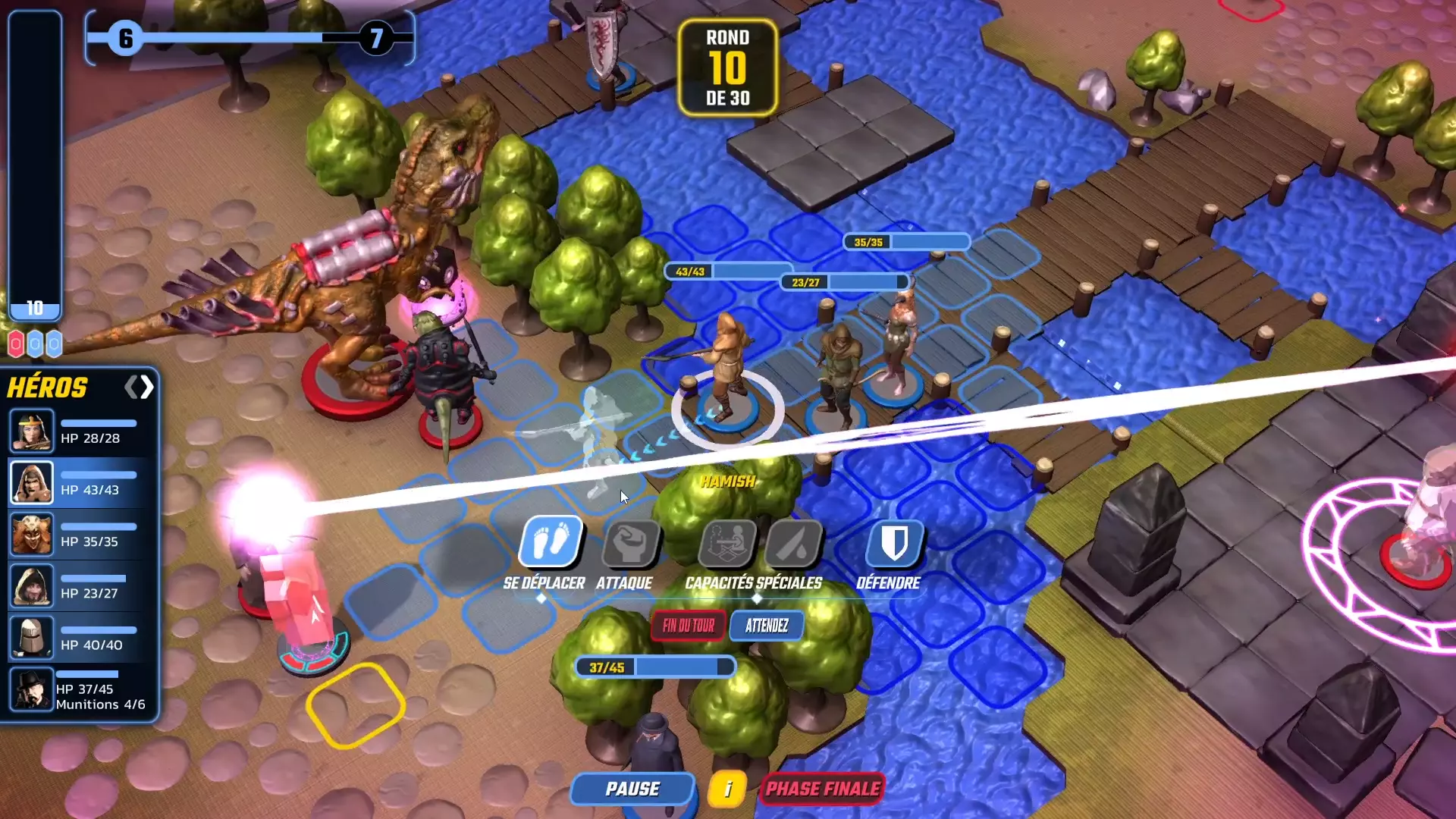
Task: Use the second special ability blade icon
Action: coord(793,542)
